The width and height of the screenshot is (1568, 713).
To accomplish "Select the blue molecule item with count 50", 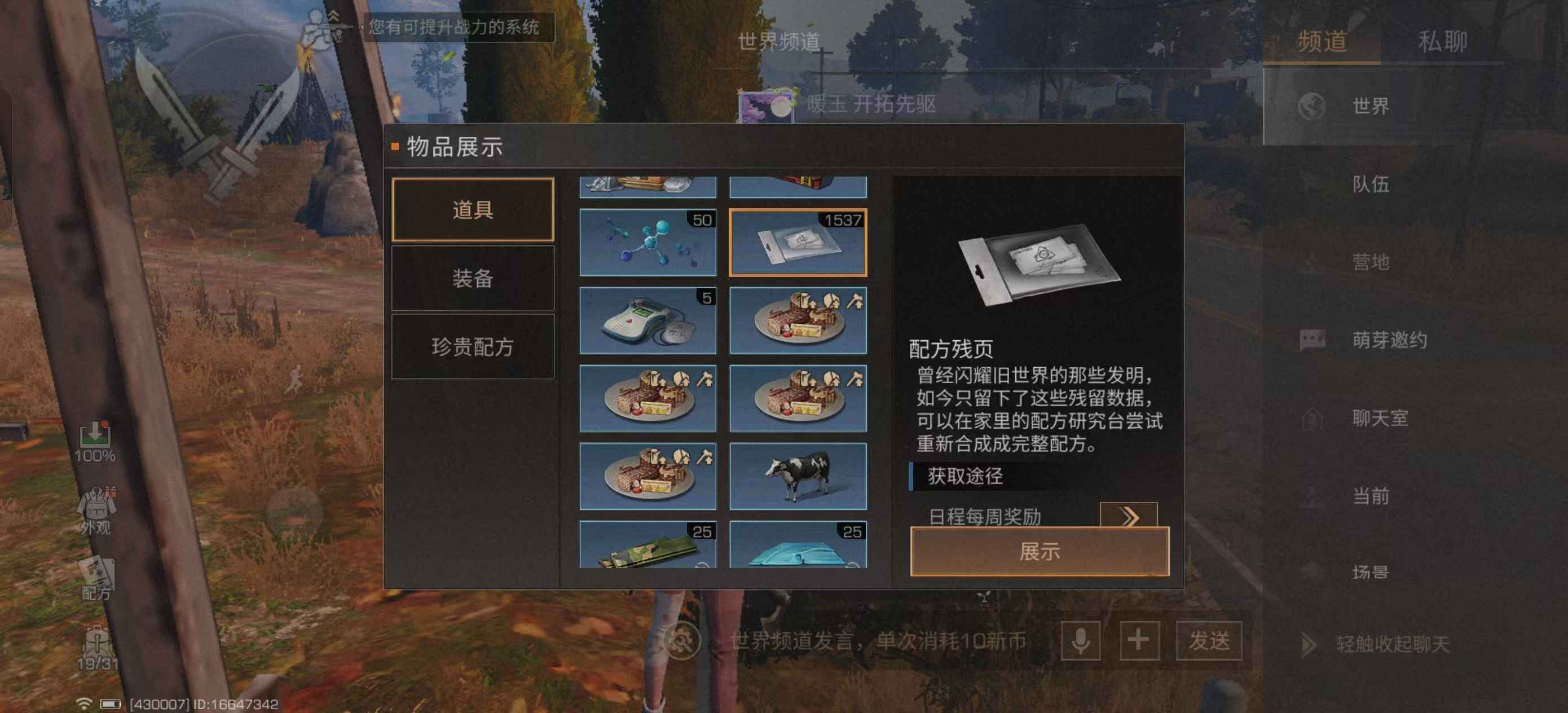I will click(x=647, y=242).
